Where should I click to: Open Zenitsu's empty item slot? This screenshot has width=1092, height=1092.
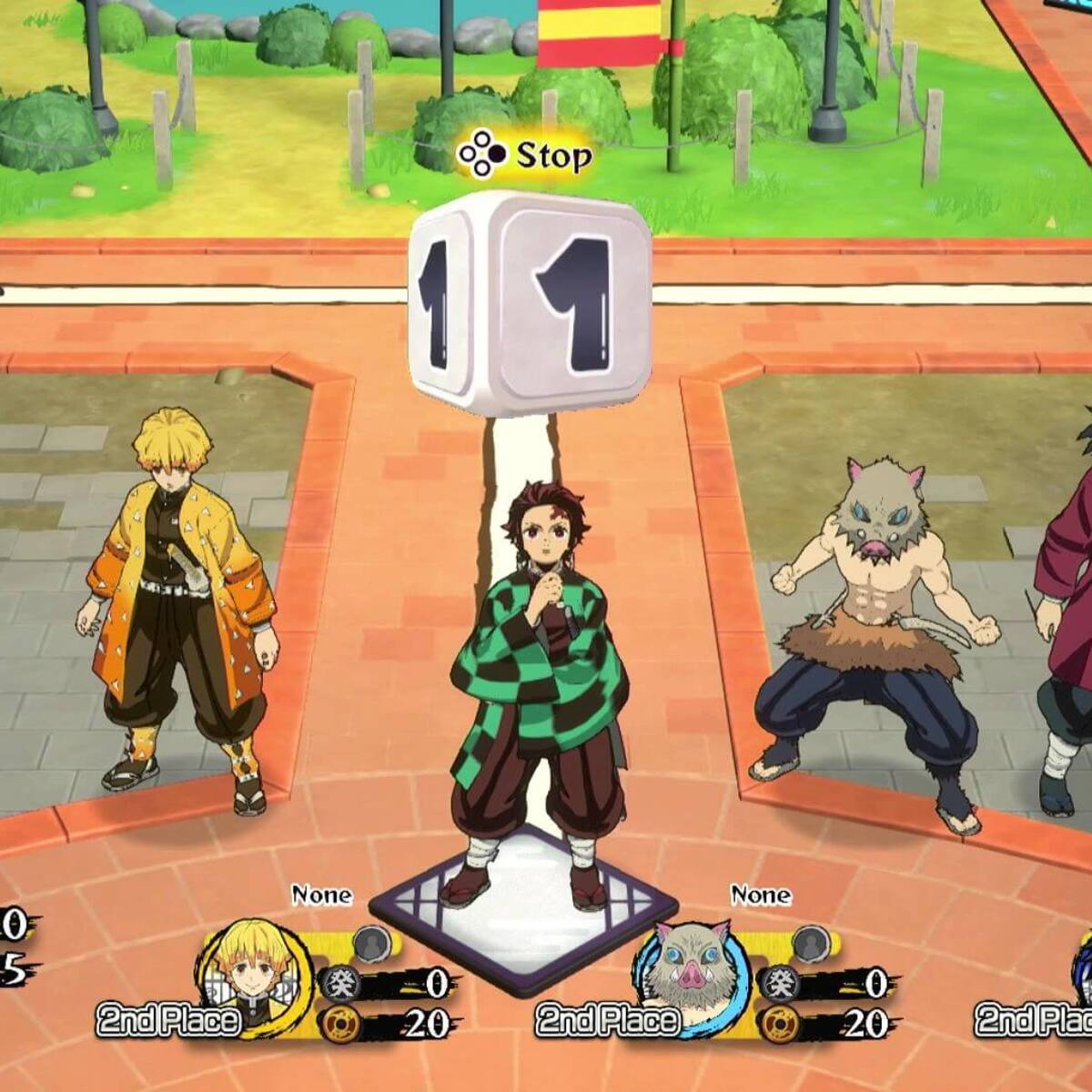[371, 945]
